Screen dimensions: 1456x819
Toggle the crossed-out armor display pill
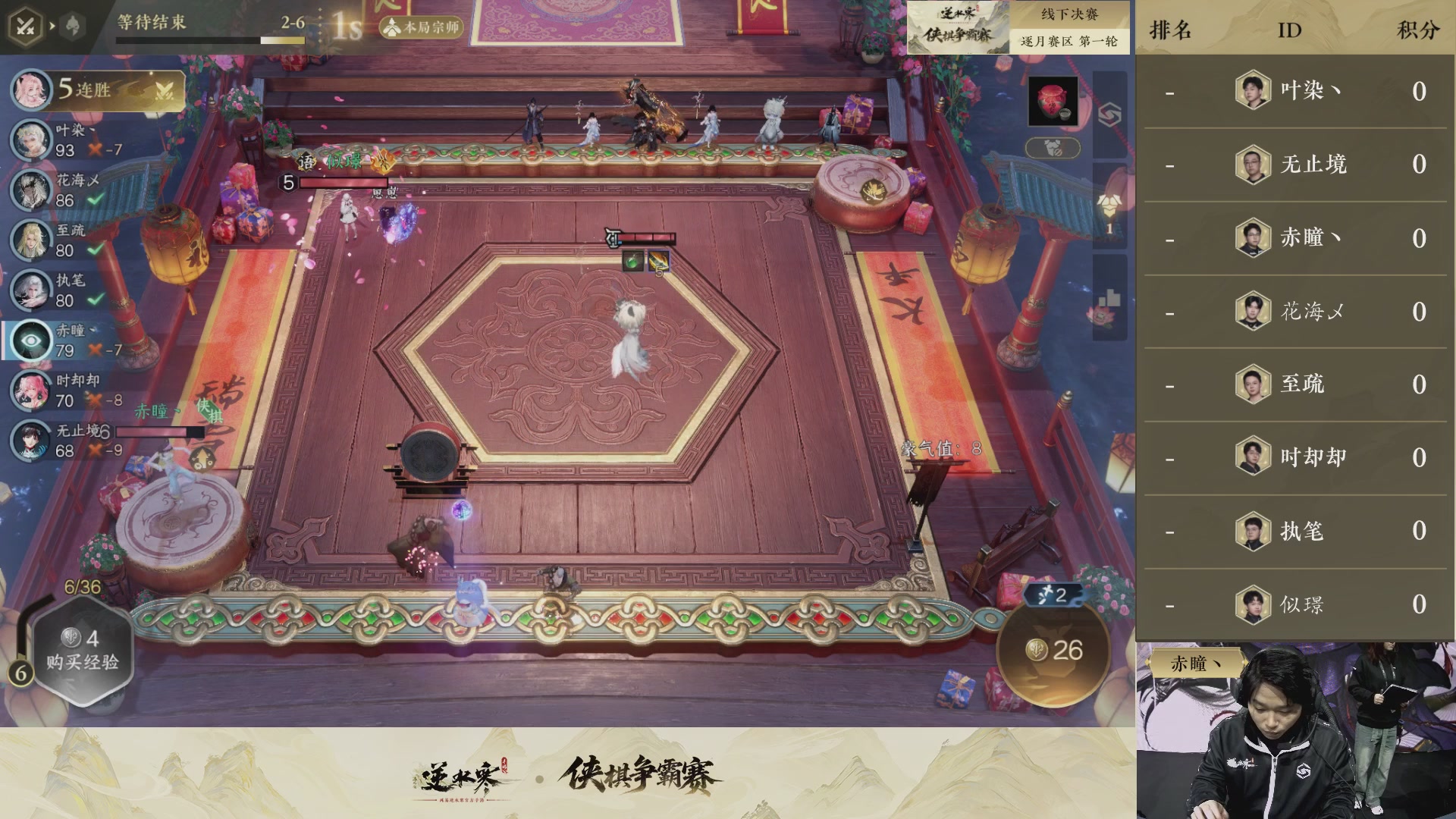click(x=1053, y=146)
